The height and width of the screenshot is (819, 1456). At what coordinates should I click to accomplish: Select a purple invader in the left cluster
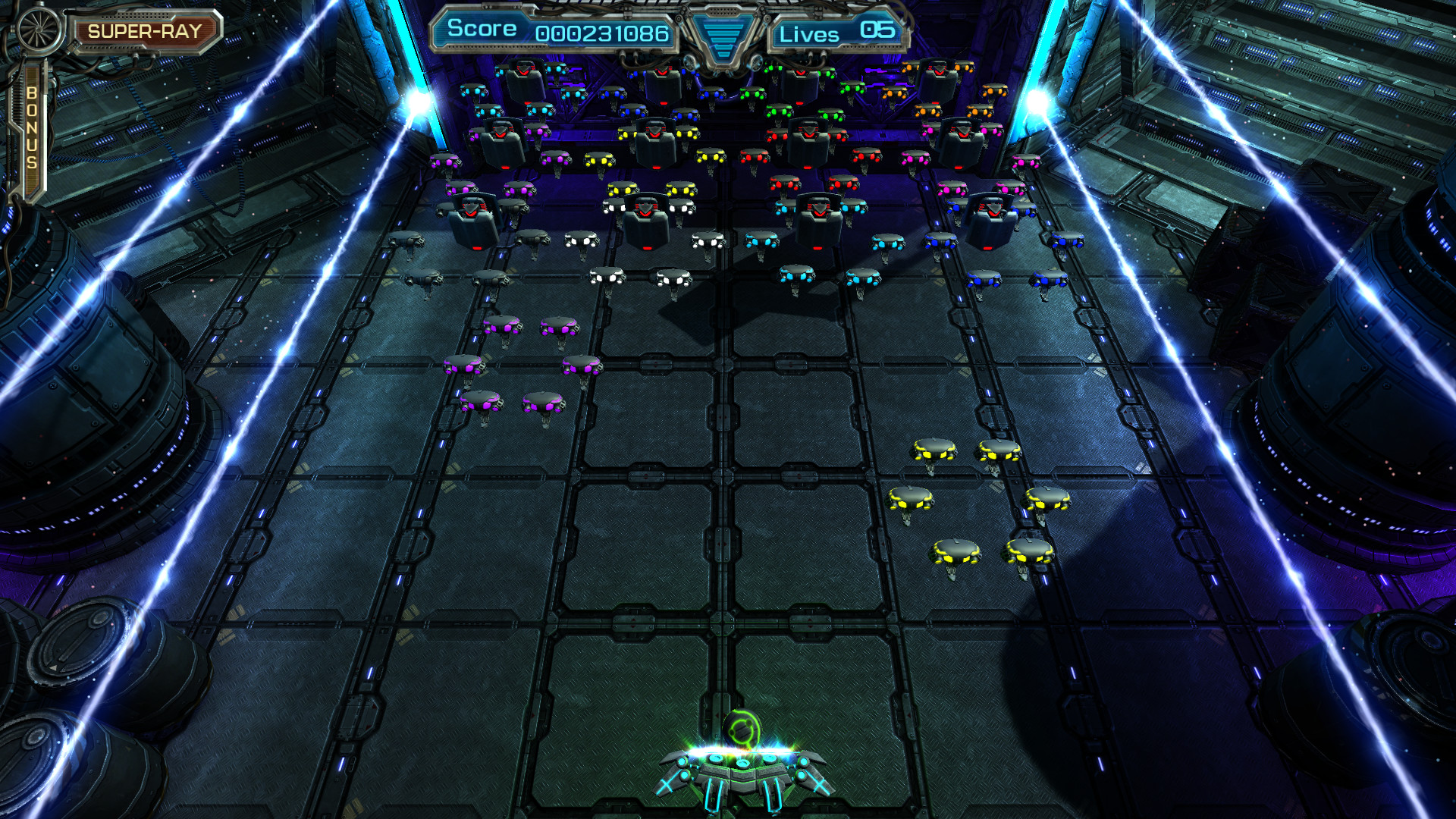[500, 328]
